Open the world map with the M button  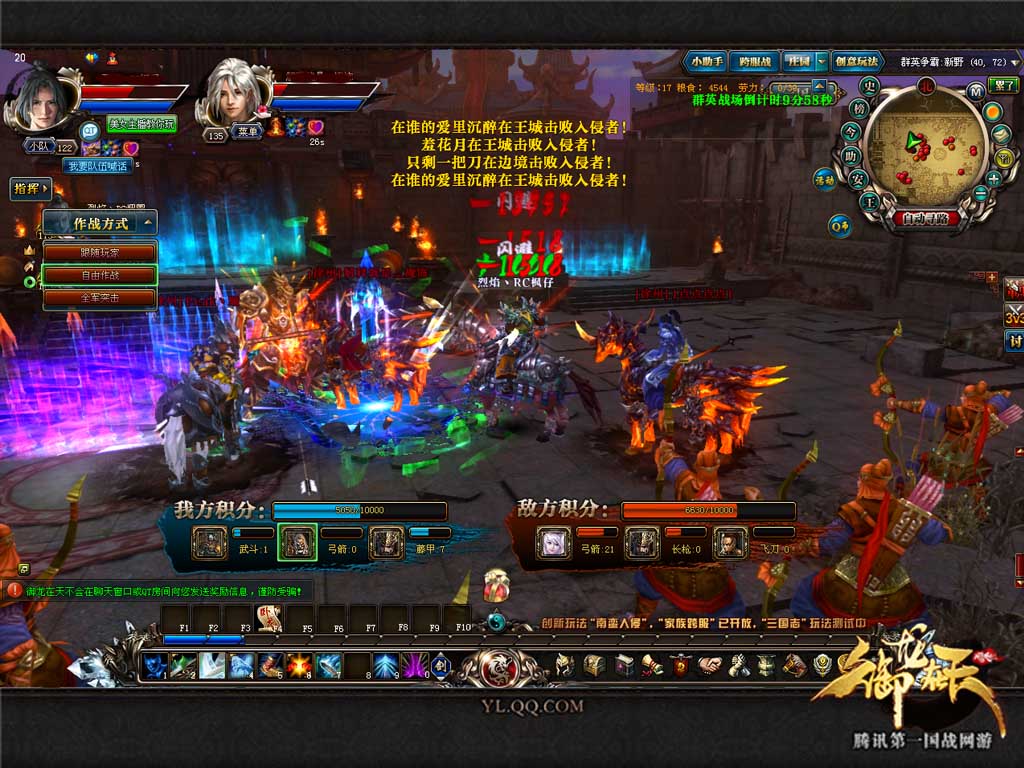click(x=975, y=92)
